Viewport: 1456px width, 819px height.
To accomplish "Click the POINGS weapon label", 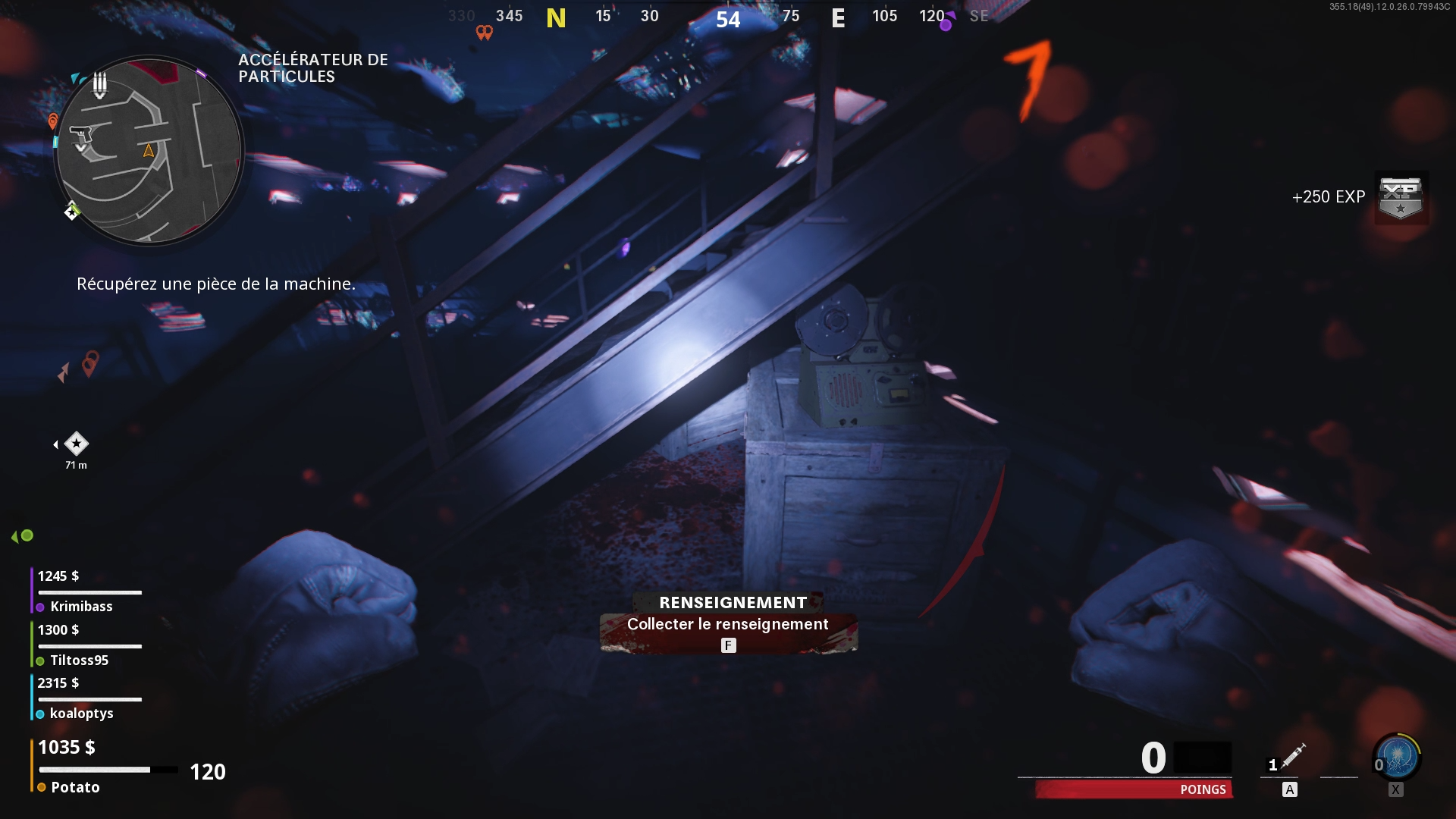I will (1203, 789).
